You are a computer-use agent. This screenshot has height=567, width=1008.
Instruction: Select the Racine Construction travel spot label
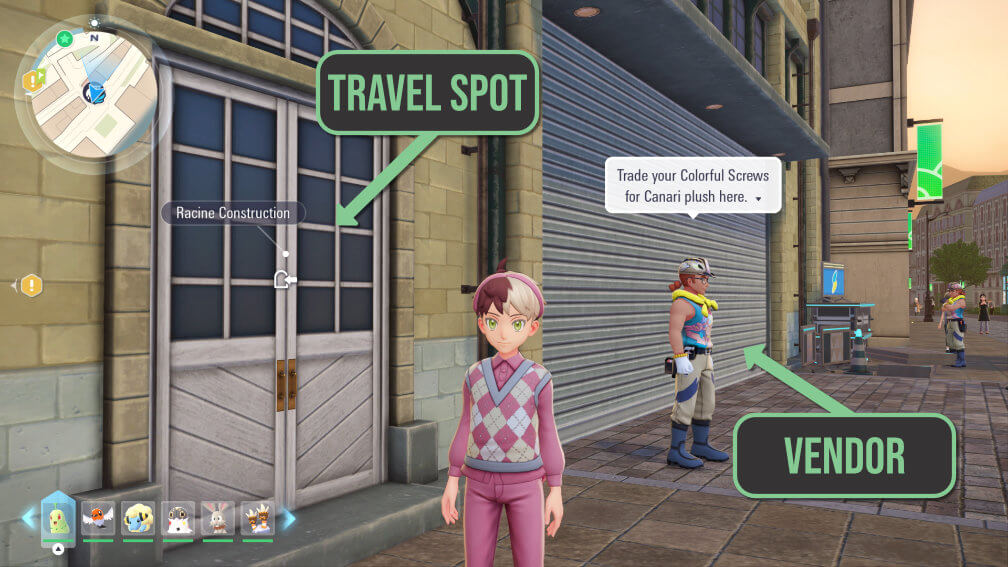tap(233, 213)
